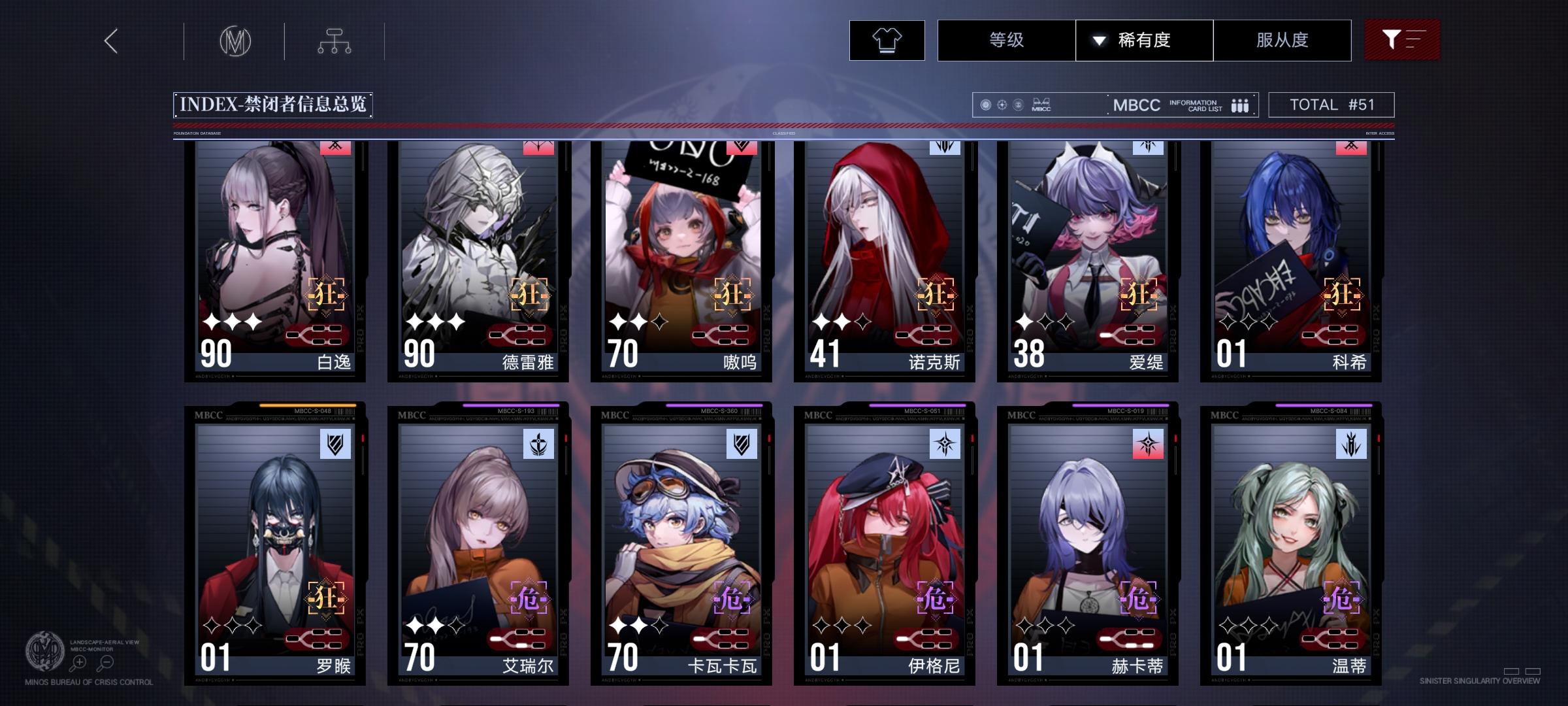Viewport: 1568px width, 706px height.
Task: Toggle the 狂 rarity marker on 德雷雅's card
Action: 530,295
